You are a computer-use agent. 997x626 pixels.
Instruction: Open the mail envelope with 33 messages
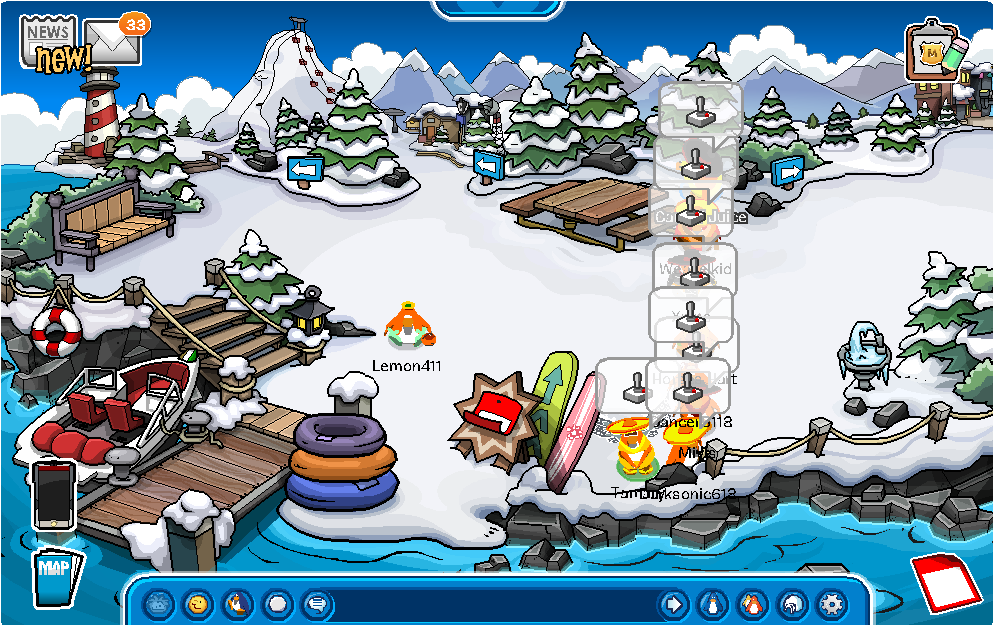tap(111, 41)
